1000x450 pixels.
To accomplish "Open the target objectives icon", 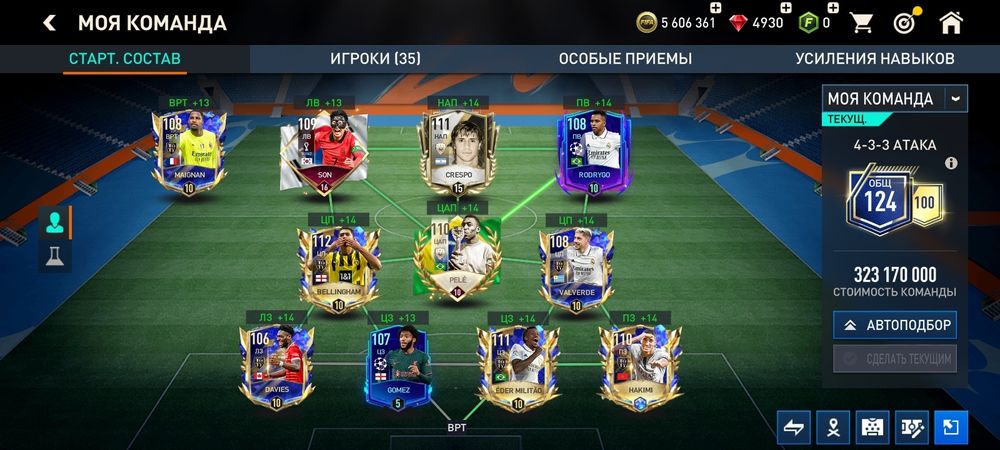I will [903, 22].
